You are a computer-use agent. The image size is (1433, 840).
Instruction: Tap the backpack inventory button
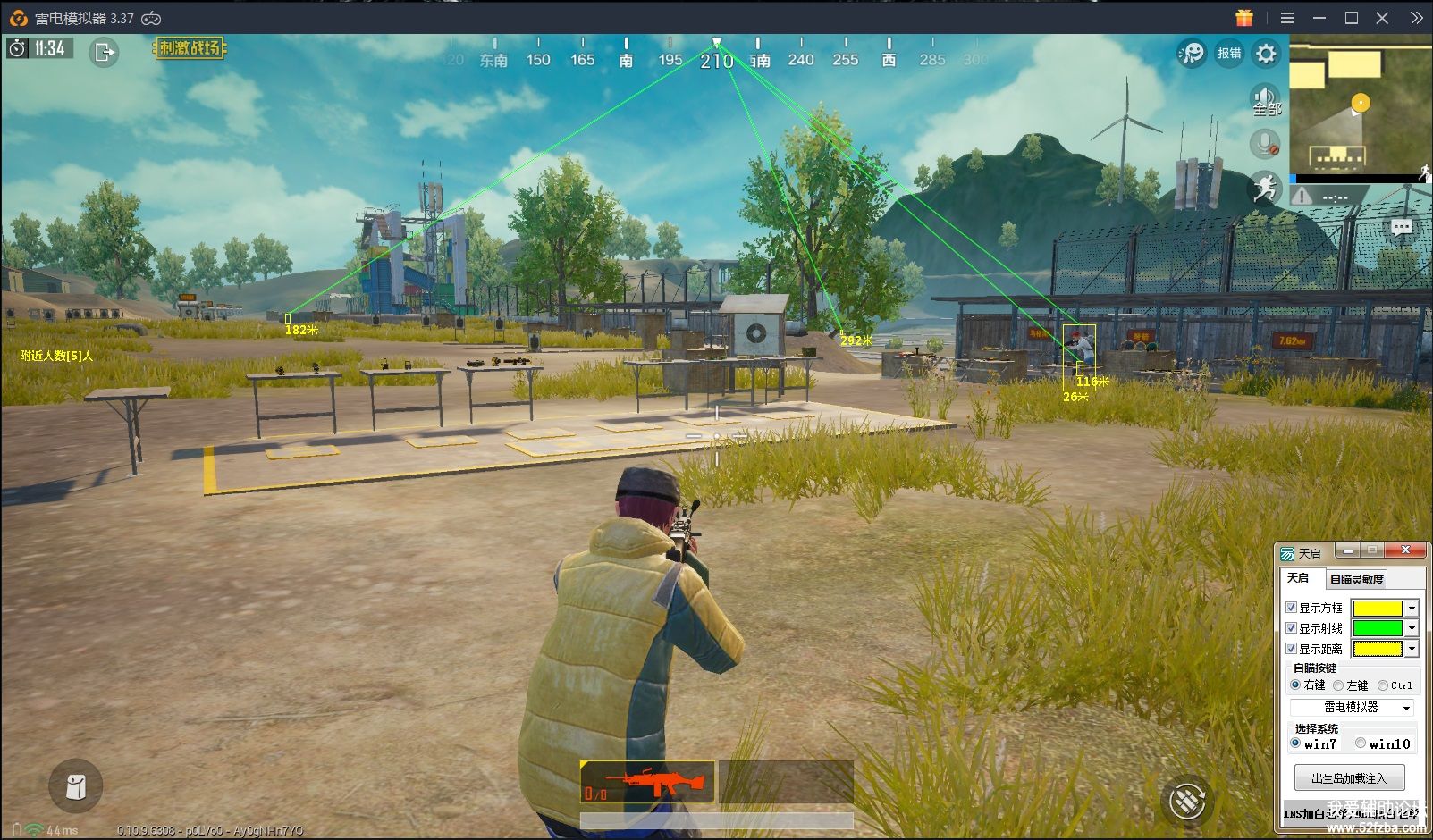pyautogui.click(x=76, y=786)
